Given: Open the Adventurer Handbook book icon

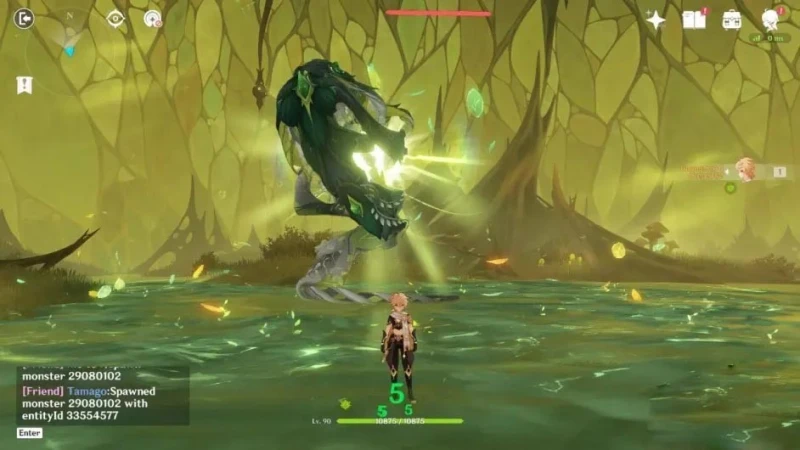Looking at the screenshot, I should point(694,19).
